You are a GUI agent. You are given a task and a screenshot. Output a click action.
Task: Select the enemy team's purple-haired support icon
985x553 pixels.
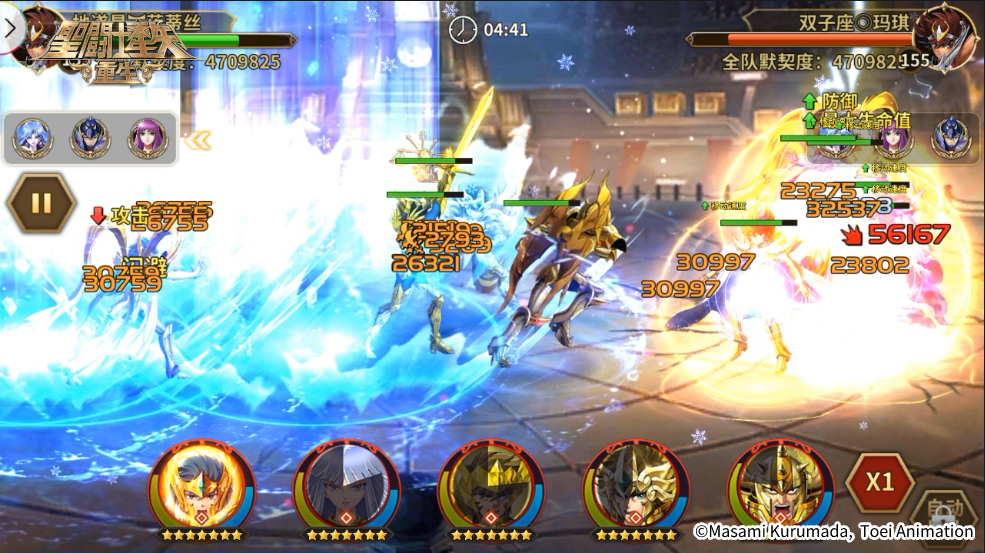[x=894, y=138]
